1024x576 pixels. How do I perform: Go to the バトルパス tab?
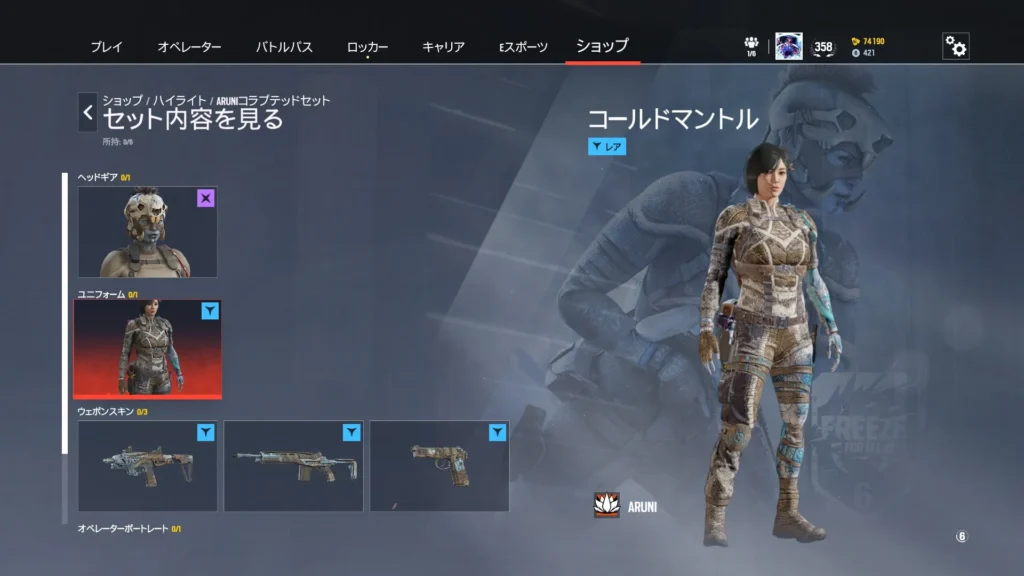click(284, 47)
